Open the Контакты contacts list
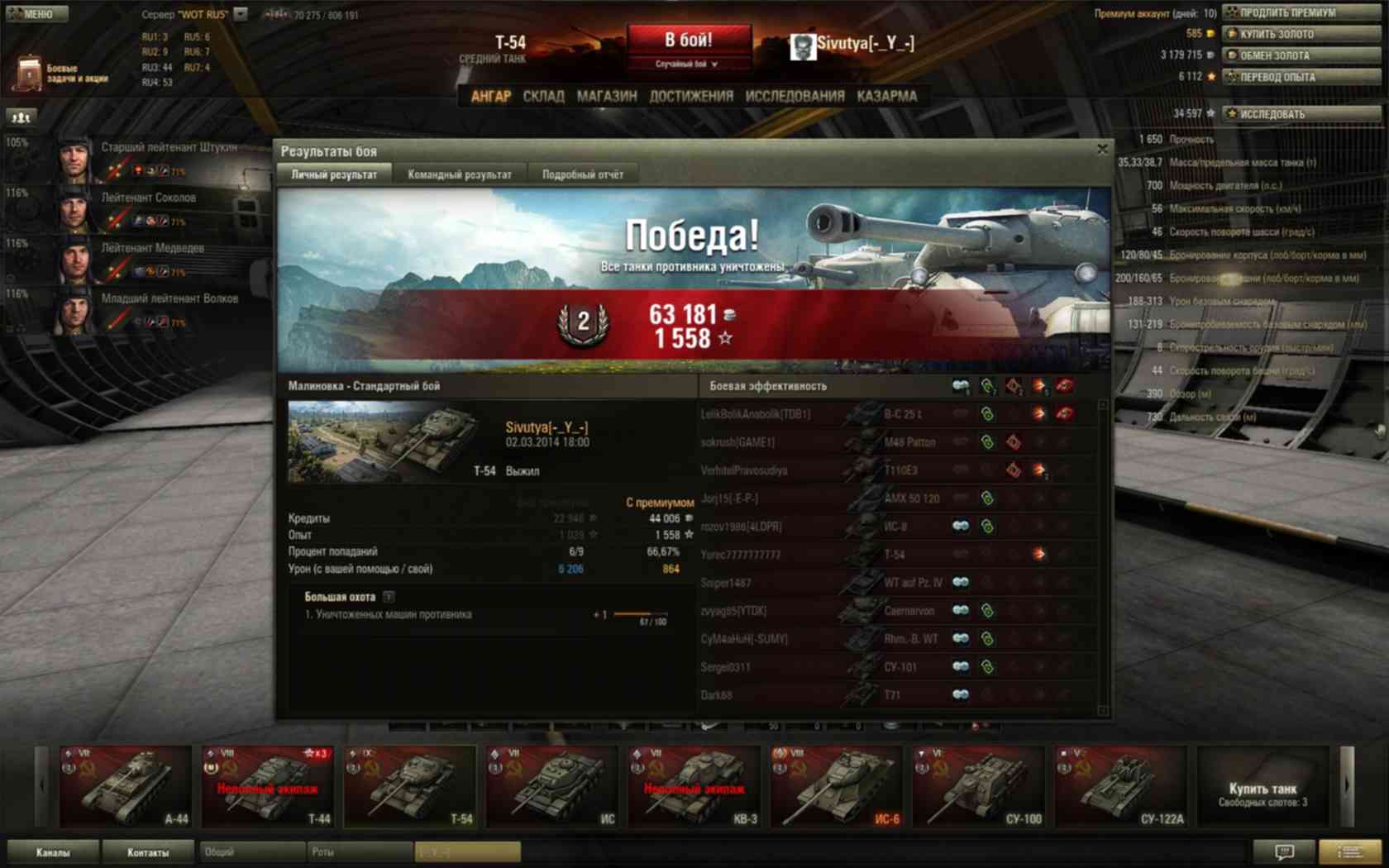The height and width of the screenshot is (868, 1389). point(148,852)
